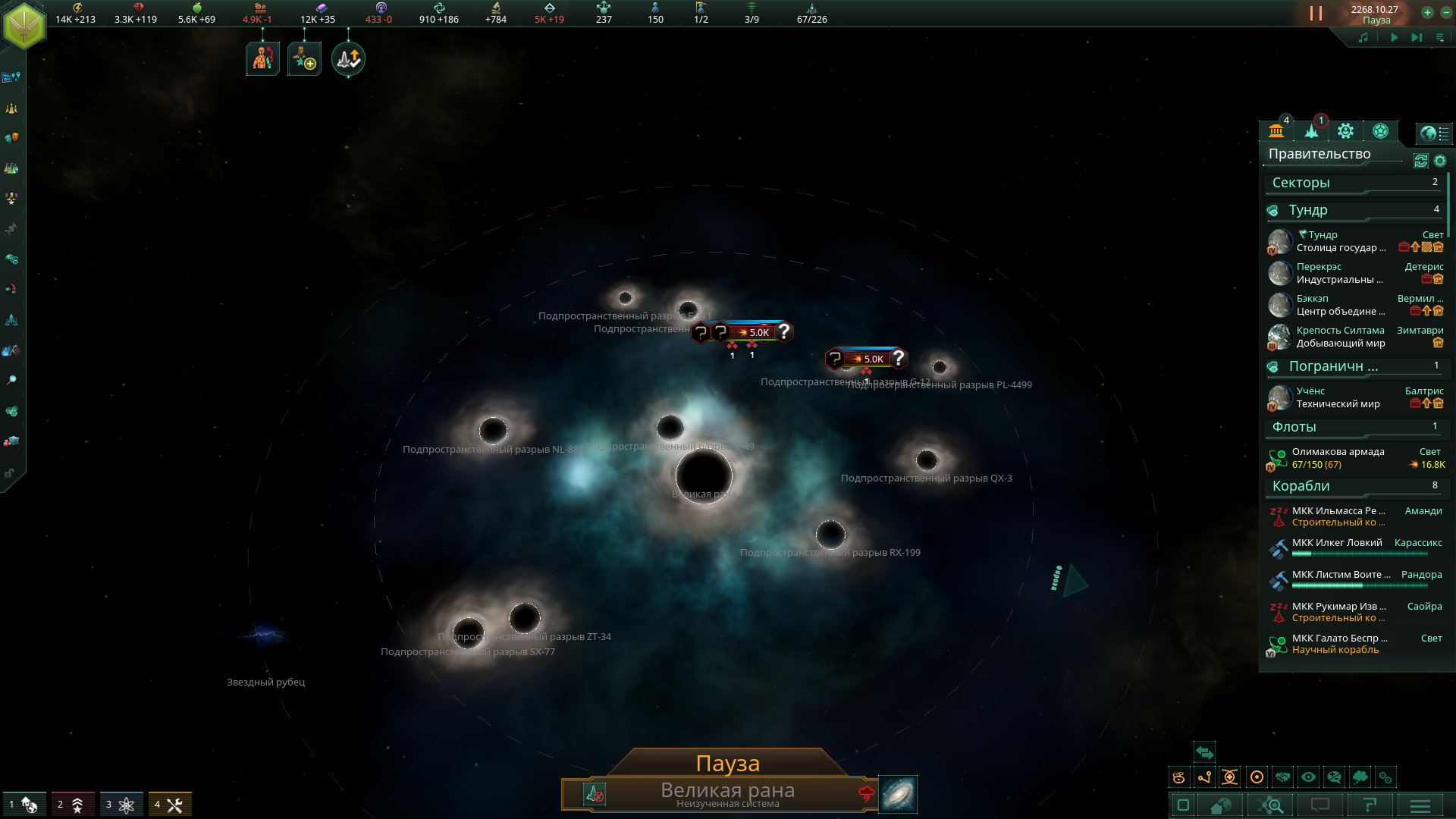Image resolution: width=1456 pixels, height=819 pixels.
Task: Select control group 4 tools icon
Action: (x=170, y=805)
